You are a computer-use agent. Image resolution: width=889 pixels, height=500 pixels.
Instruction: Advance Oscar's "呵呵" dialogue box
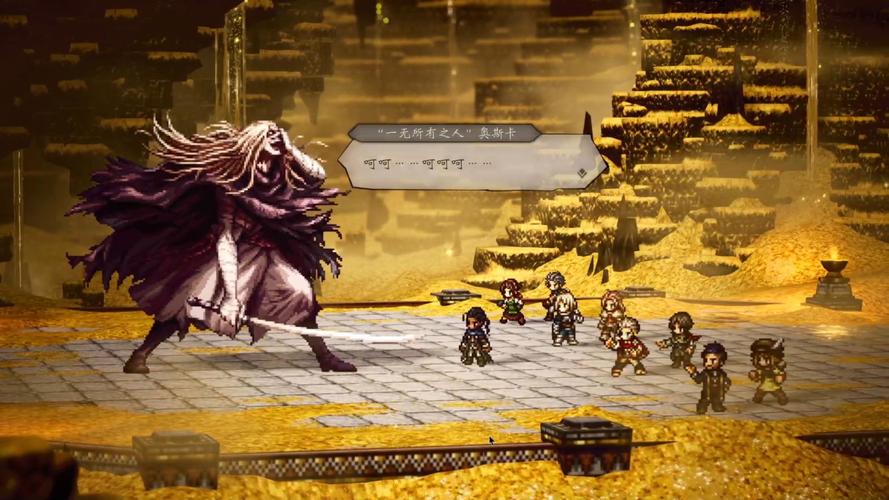click(468, 163)
